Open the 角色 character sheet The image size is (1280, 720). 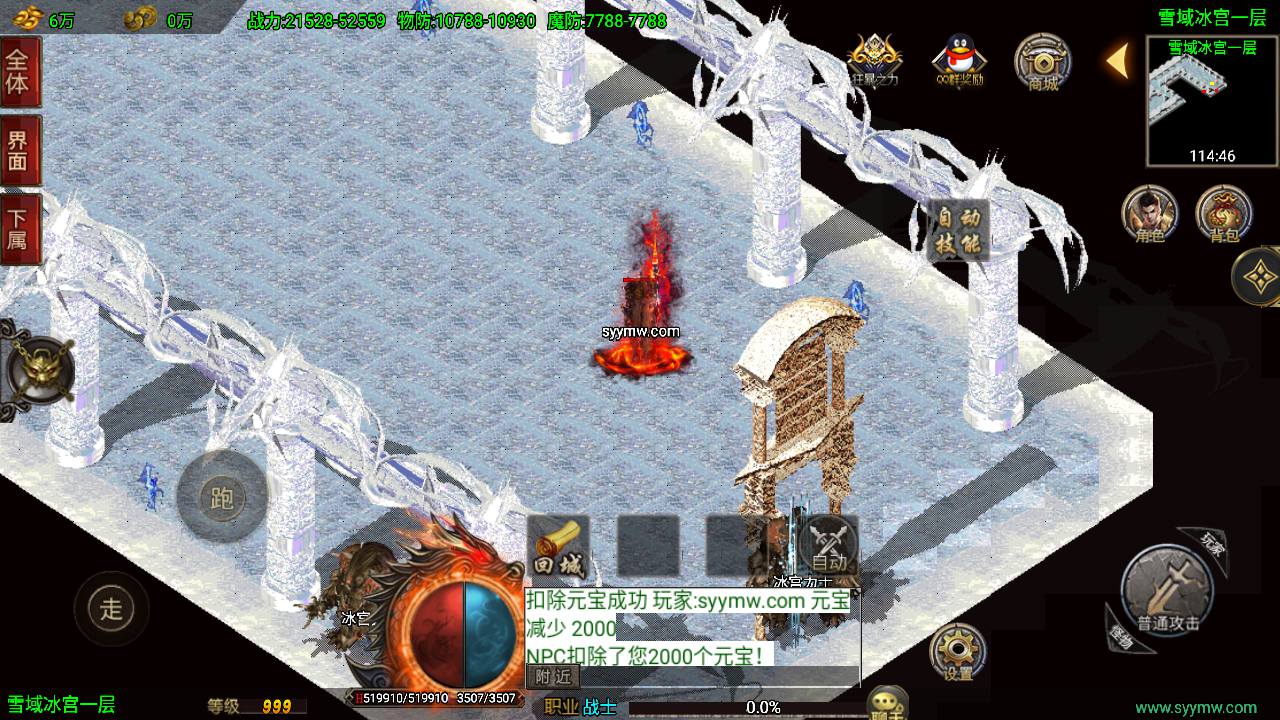tap(1148, 214)
